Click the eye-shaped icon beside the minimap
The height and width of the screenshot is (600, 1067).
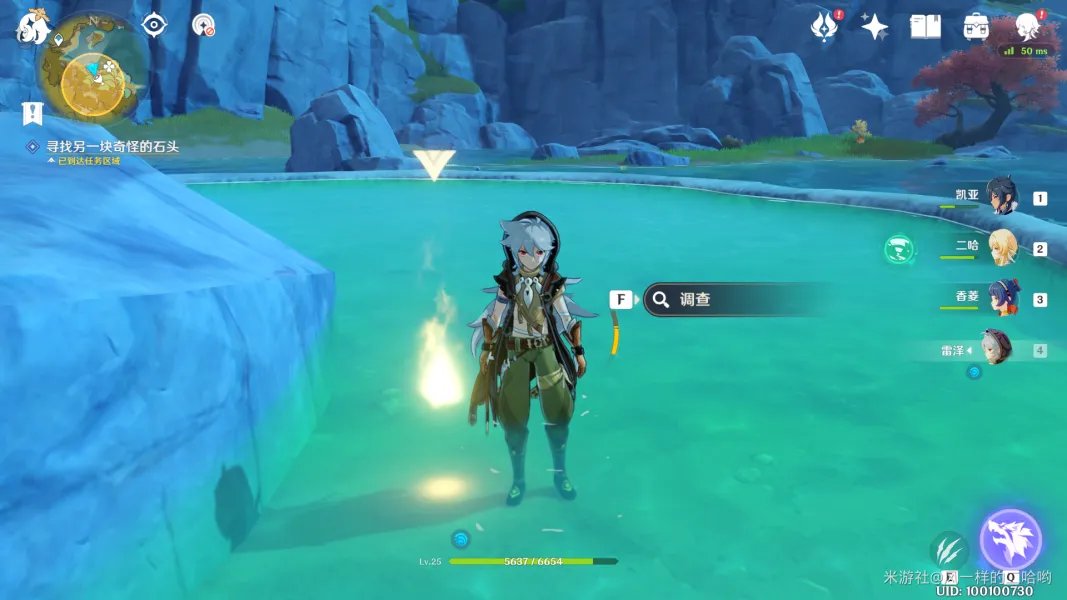point(154,25)
